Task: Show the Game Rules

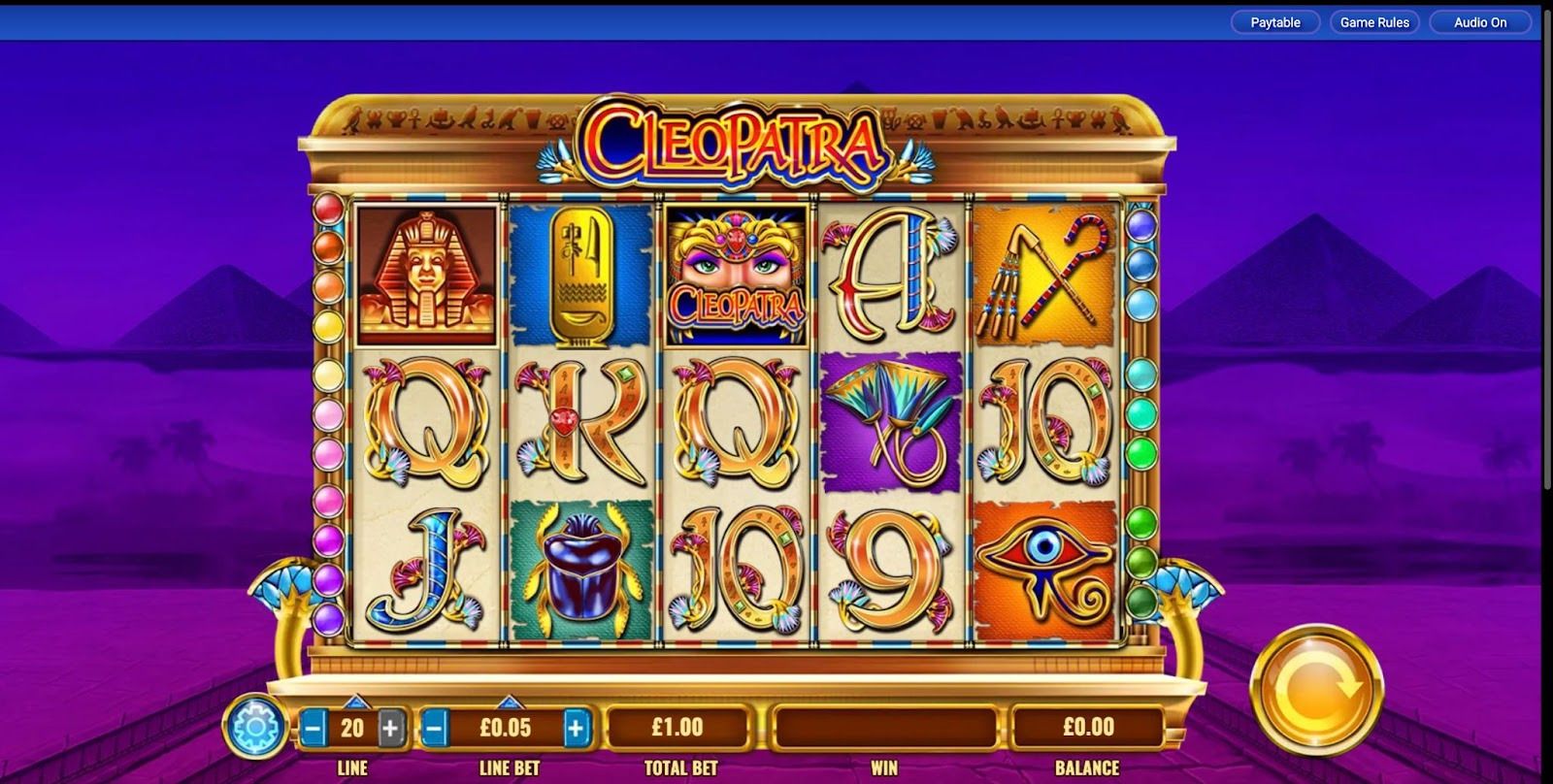Action: 1373,22
